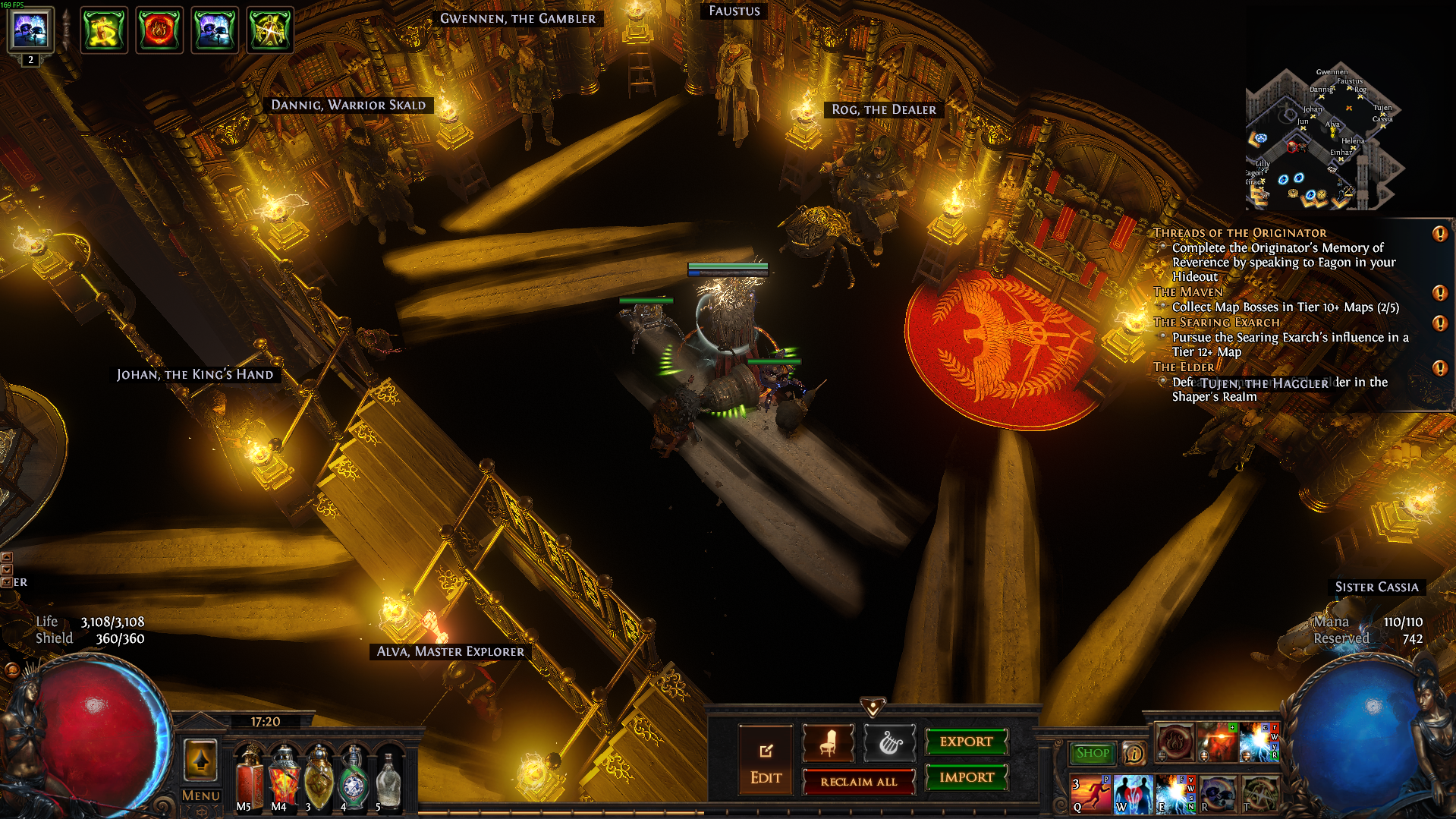
Task: Collapse the hideout panel with the chevron
Action: pyautogui.click(x=873, y=707)
